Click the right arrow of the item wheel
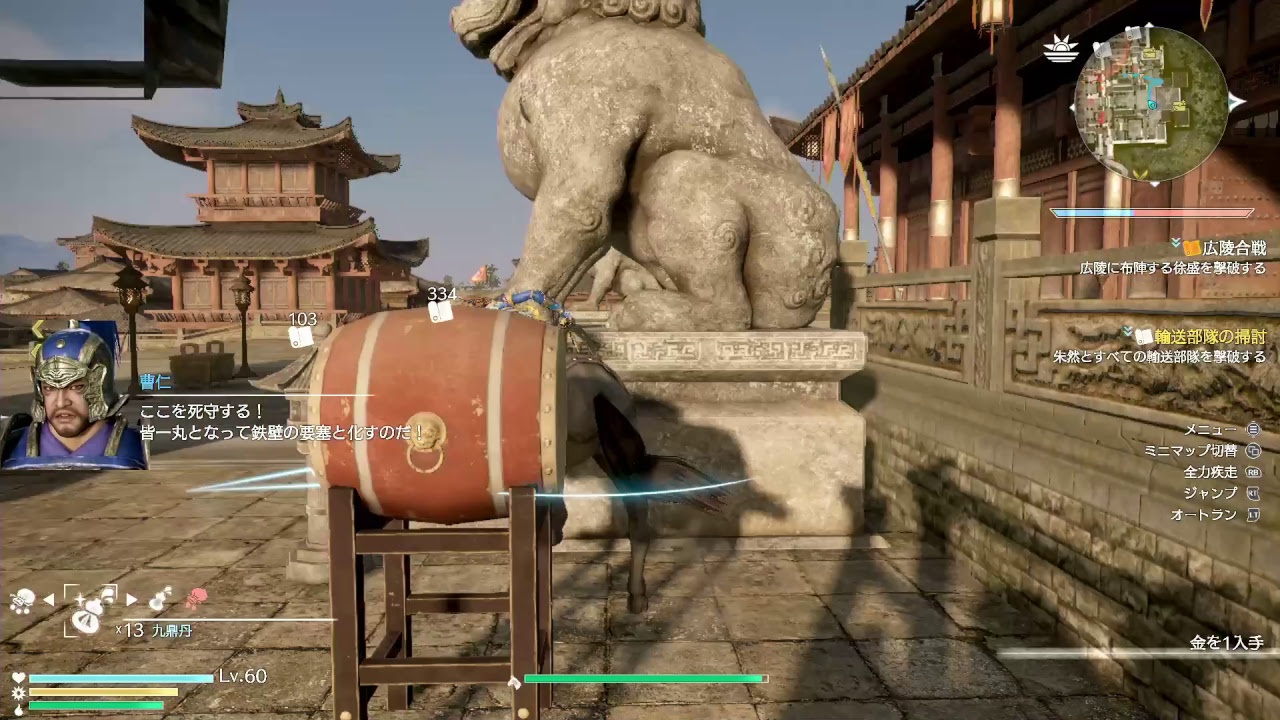1280x720 pixels. coord(131,599)
